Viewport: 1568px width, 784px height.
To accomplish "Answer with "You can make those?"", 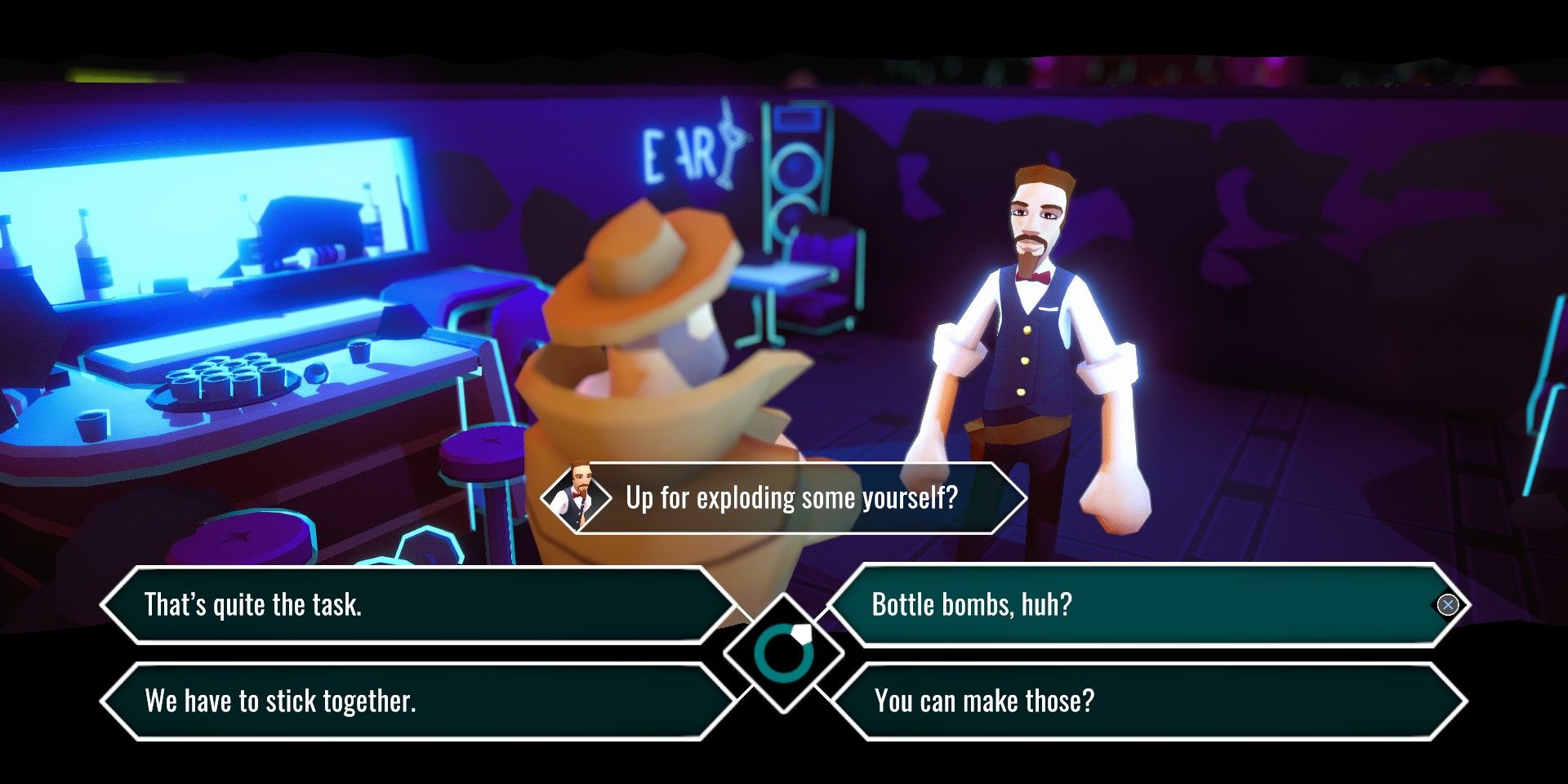I will point(1143,702).
